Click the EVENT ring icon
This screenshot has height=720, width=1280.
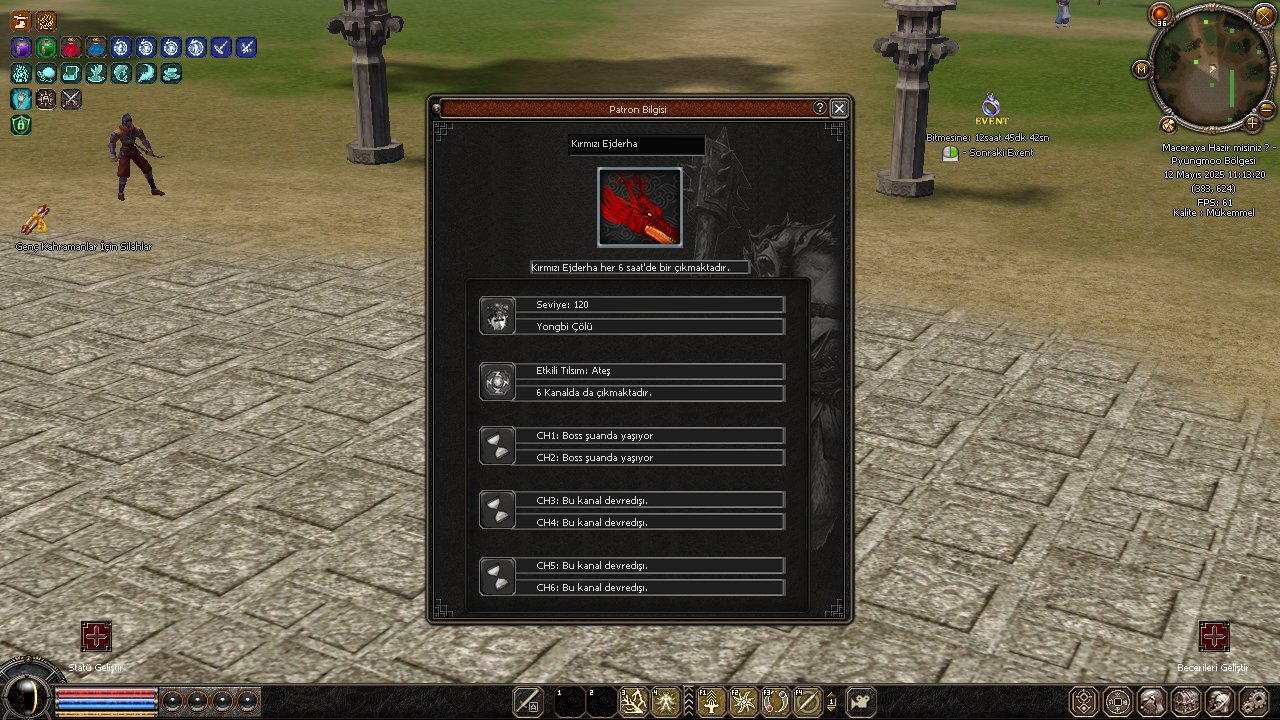[x=991, y=104]
